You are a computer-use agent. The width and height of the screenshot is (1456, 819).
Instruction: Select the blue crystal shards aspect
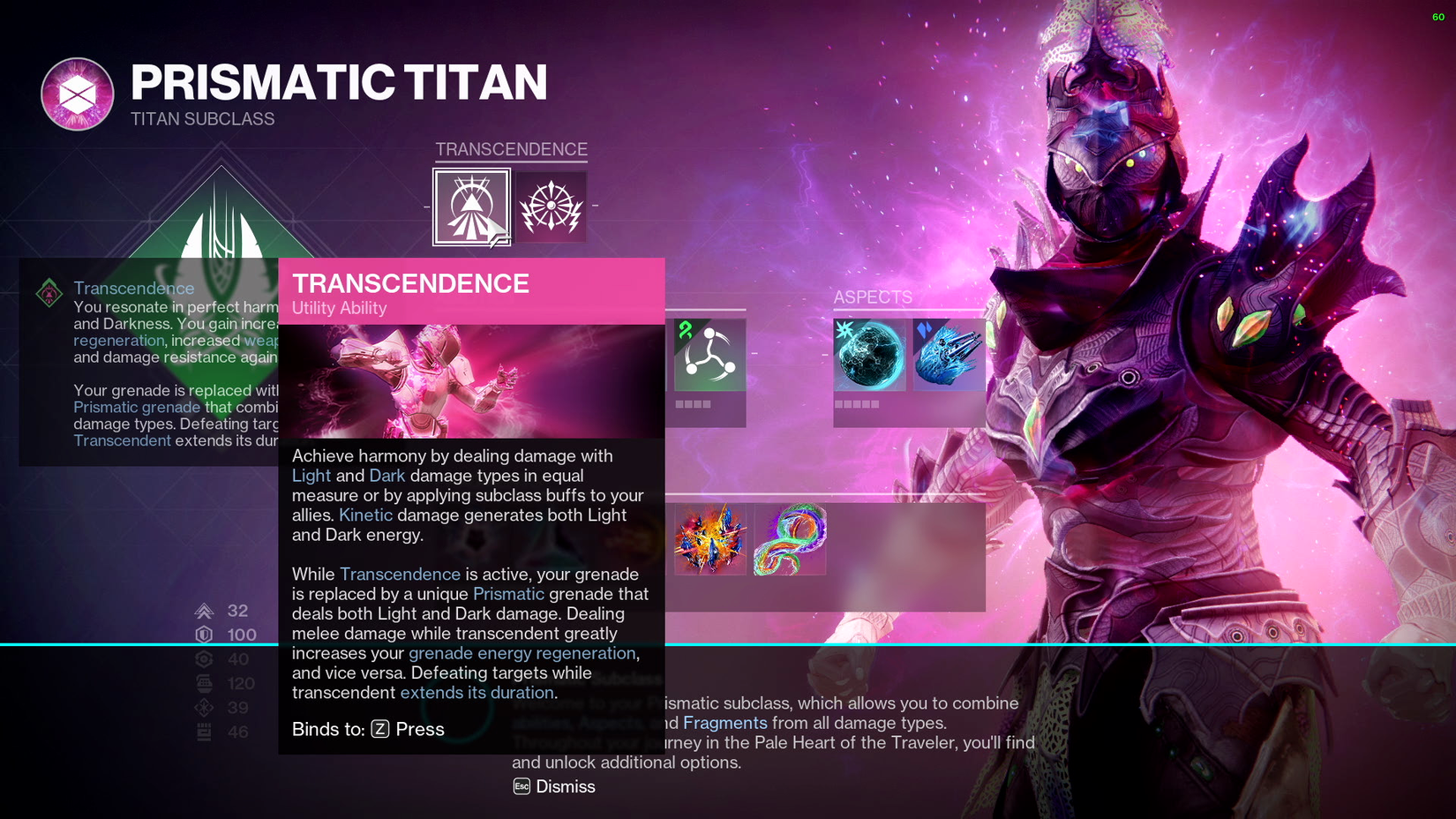click(x=949, y=355)
